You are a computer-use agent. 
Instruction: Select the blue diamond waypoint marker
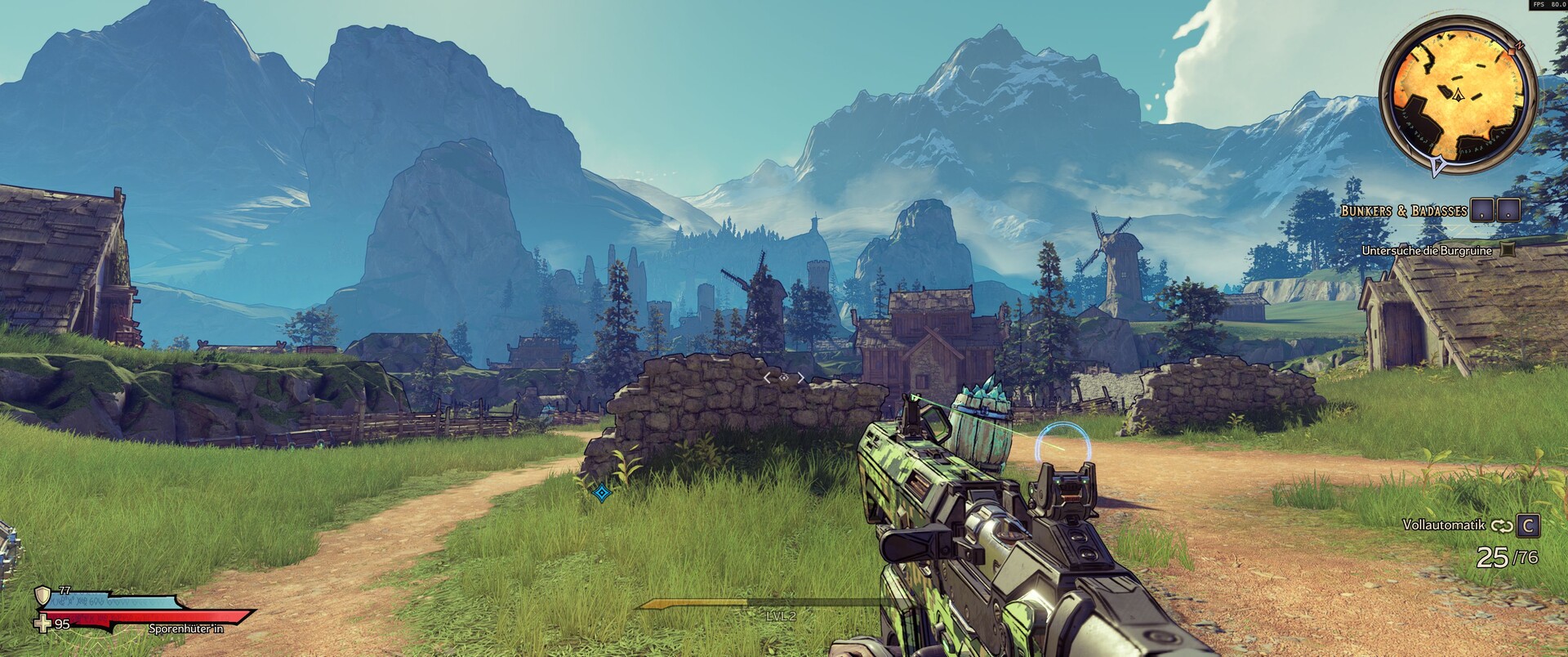[602, 493]
